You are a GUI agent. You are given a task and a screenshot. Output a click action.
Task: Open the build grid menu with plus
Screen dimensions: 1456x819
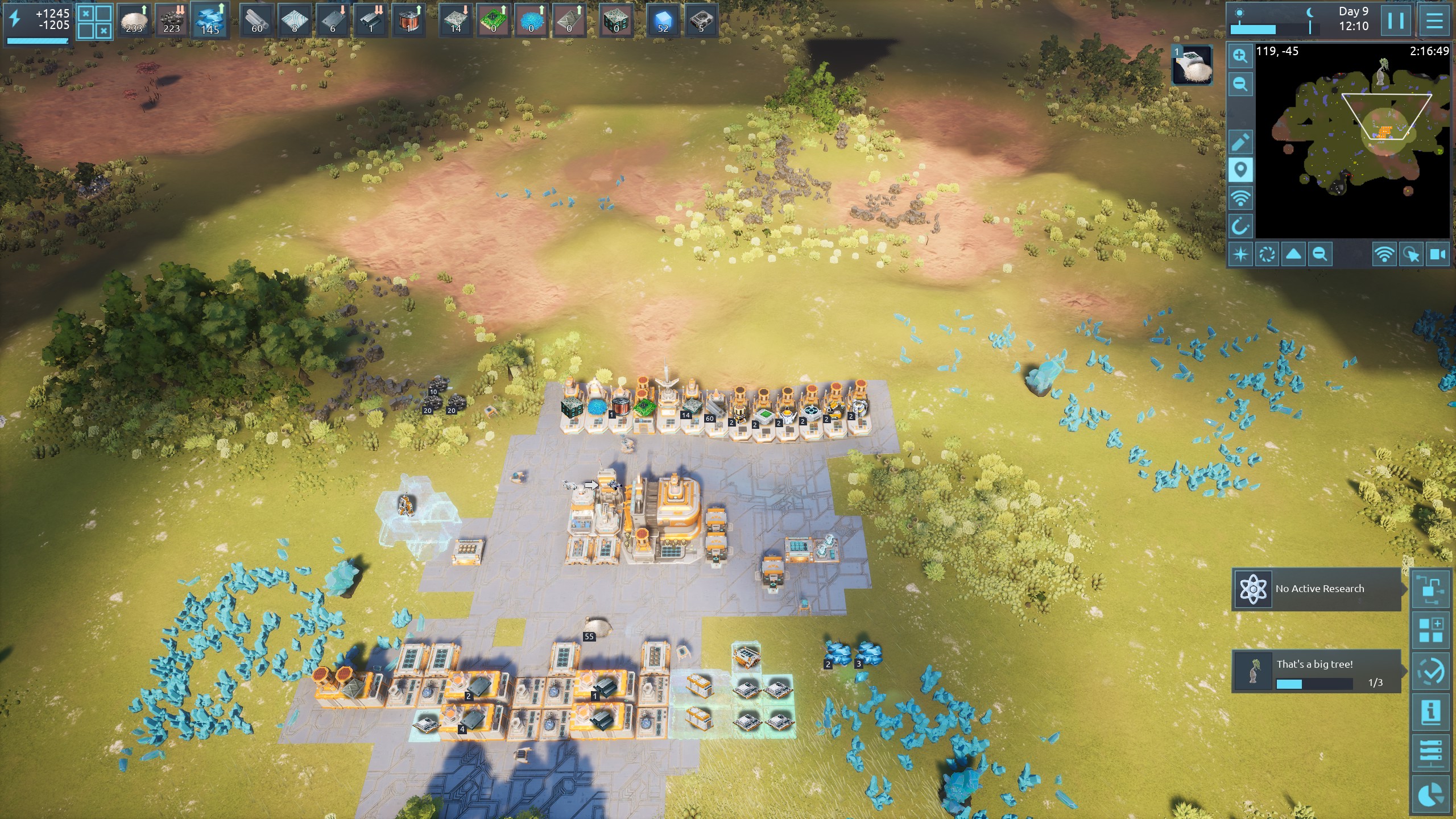click(x=1430, y=630)
